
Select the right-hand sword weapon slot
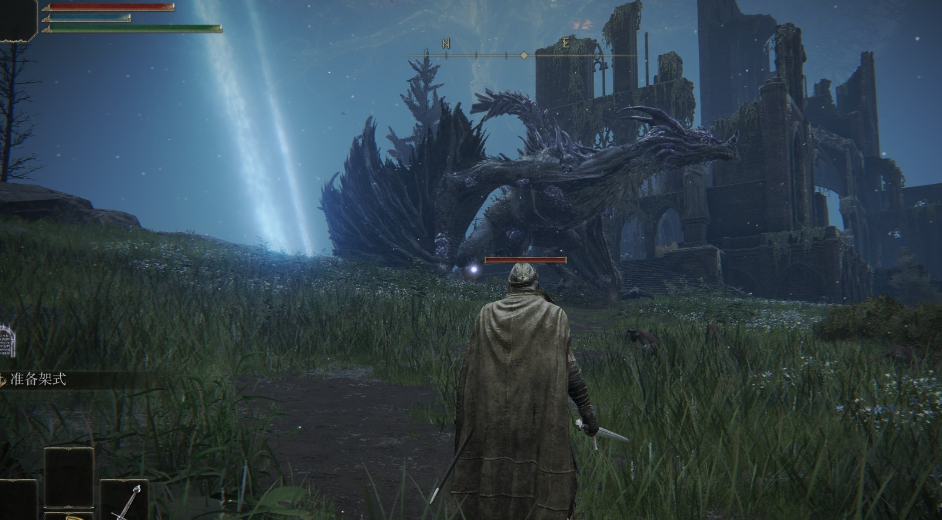(123, 499)
